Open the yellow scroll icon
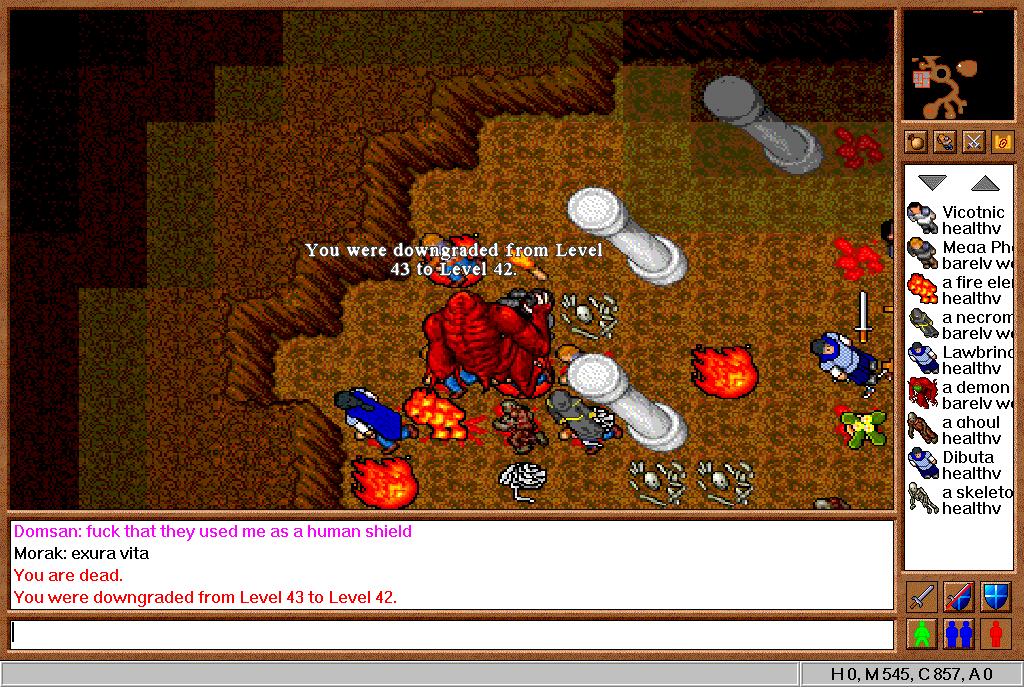This screenshot has height=687, width=1024. [x=1002, y=142]
